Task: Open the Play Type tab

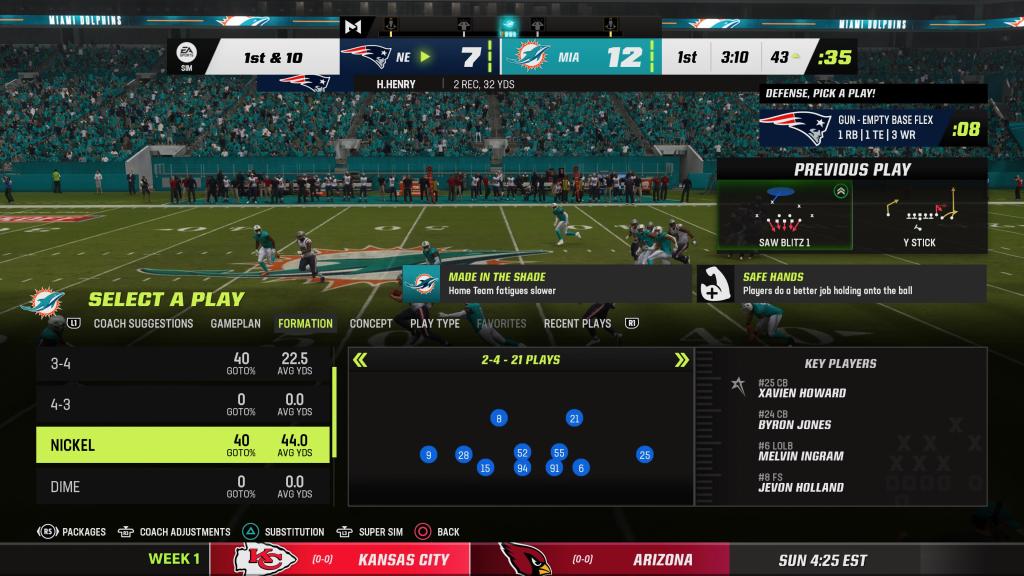Action: tap(435, 324)
